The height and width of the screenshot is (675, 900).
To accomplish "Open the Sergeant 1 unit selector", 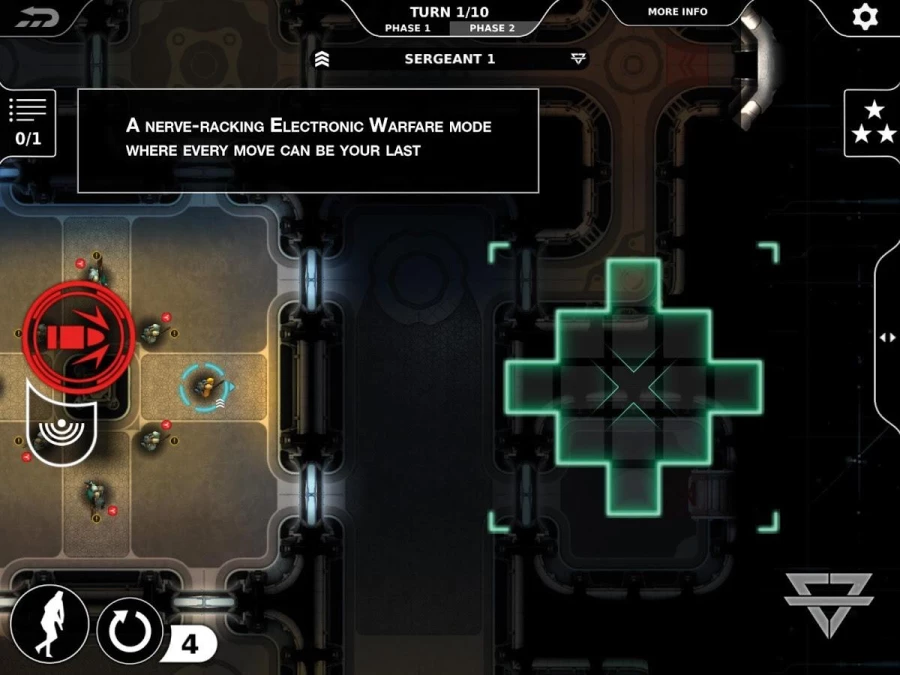I will tap(450, 59).
